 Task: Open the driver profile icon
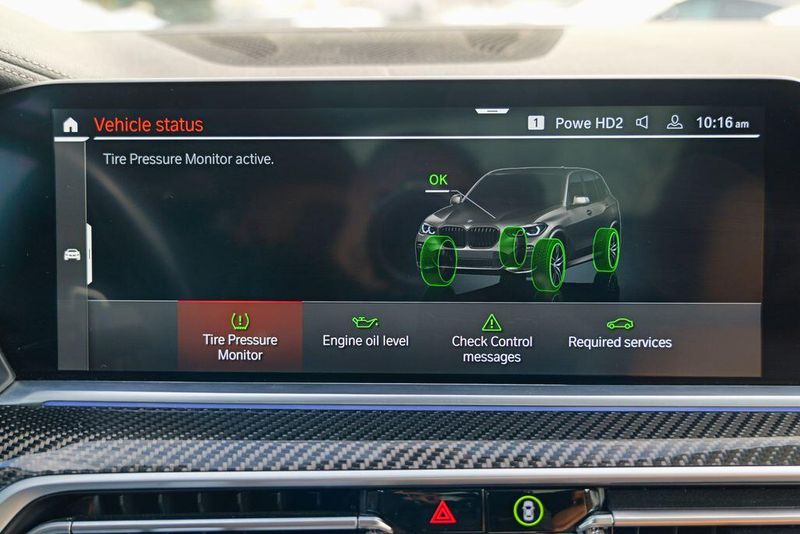(x=675, y=123)
